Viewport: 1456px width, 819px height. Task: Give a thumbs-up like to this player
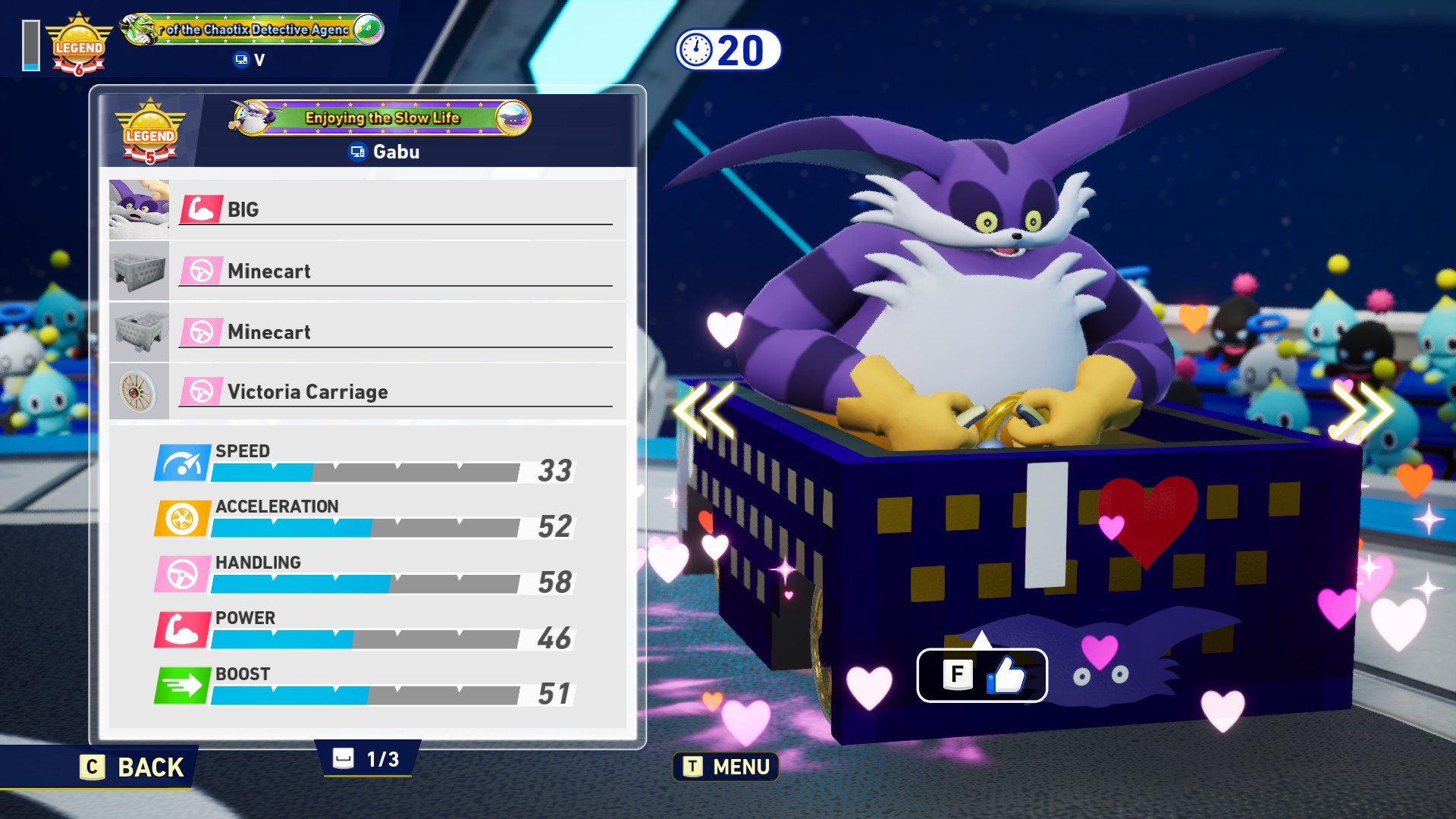tap(982, 675)
